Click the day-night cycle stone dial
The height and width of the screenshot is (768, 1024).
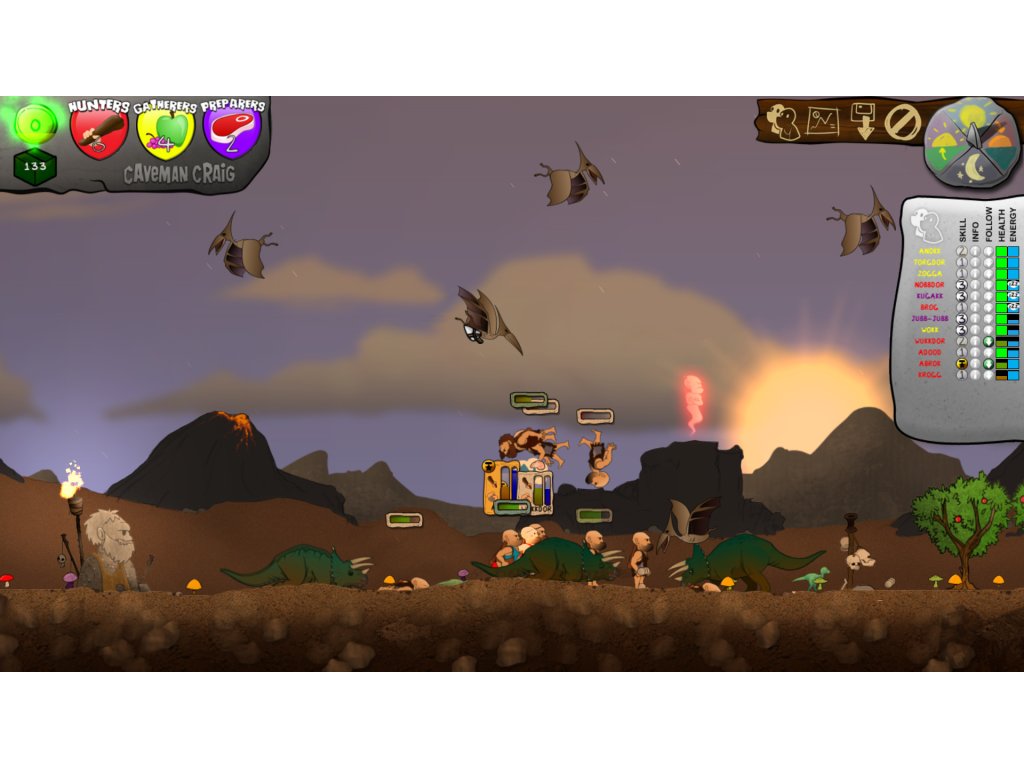coord(972,142)
